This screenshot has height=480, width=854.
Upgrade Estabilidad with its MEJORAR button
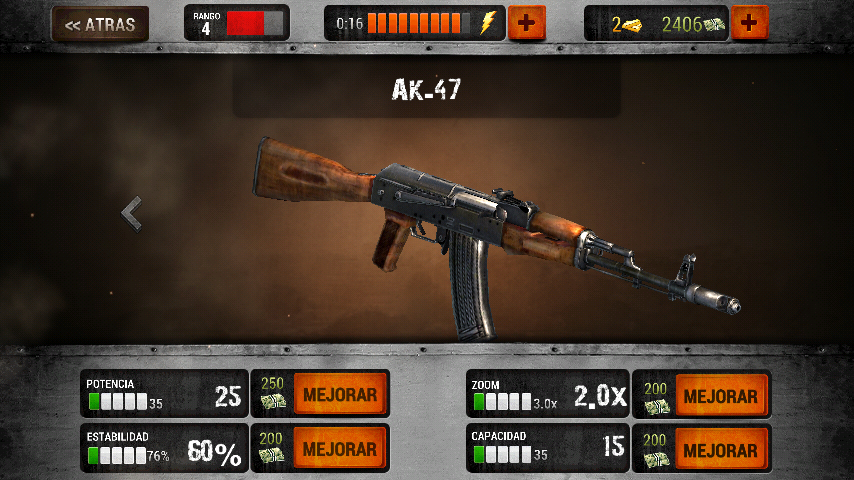coord(340,448)
